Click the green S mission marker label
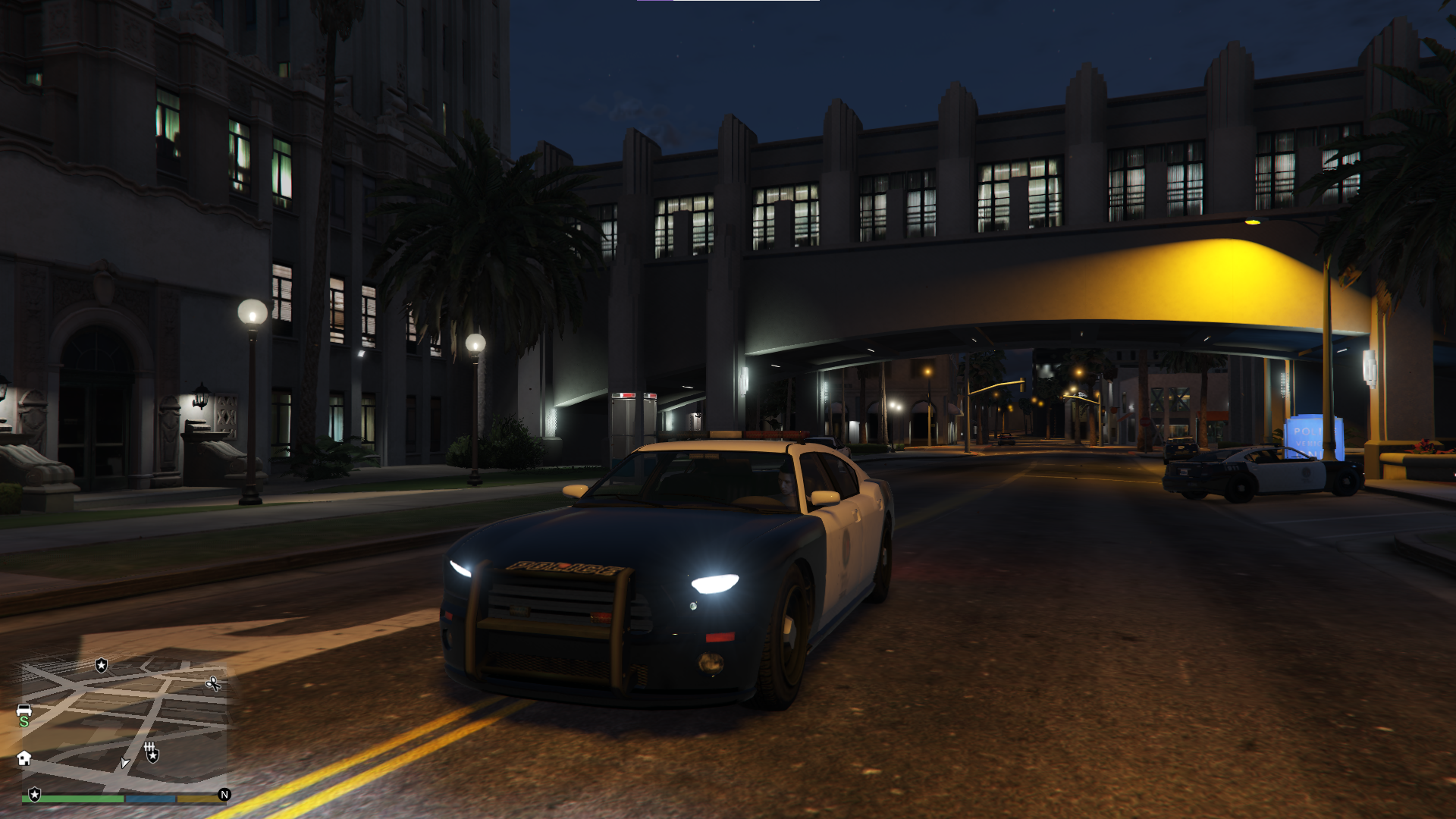 (24, 722)
